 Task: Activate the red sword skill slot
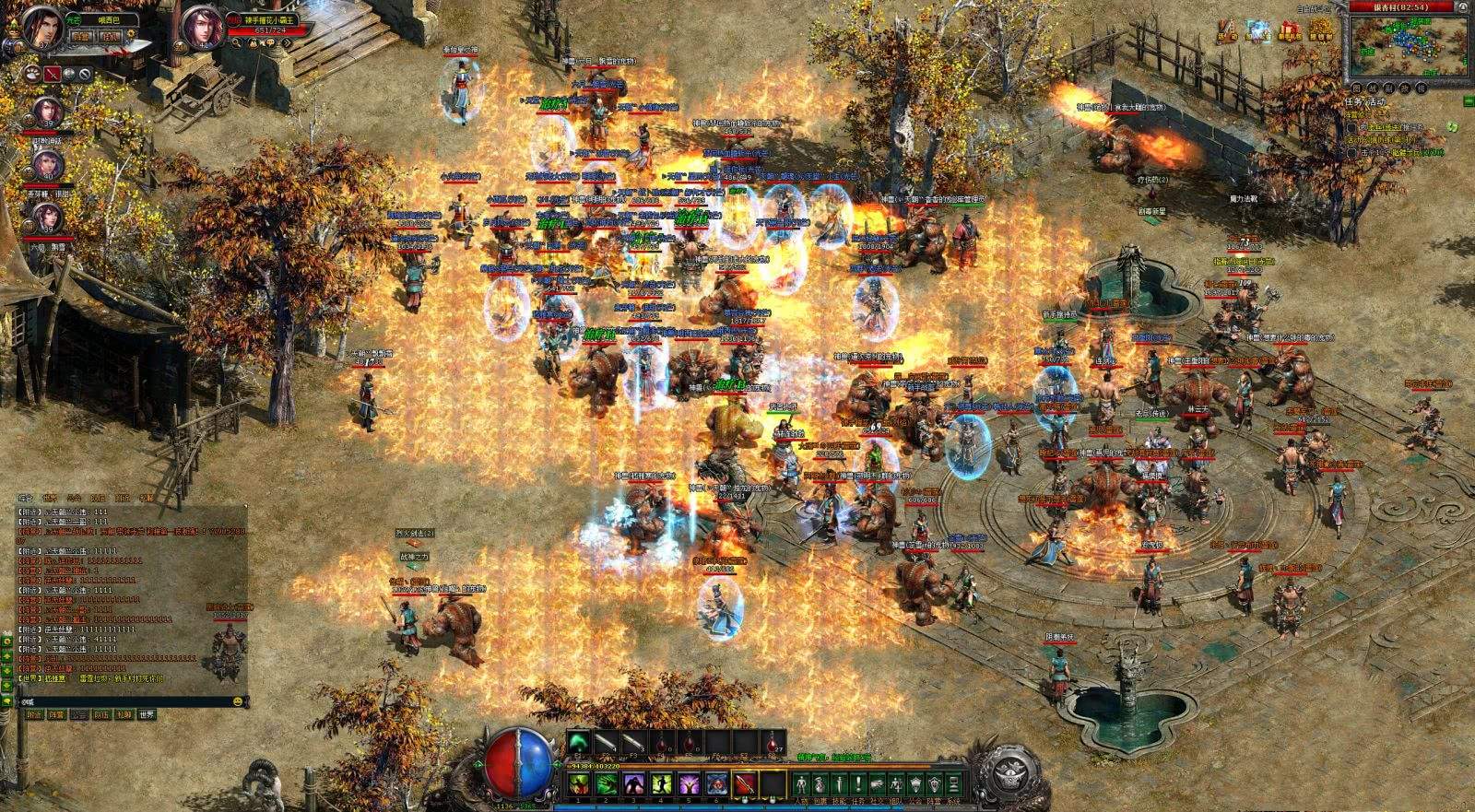(x=745, y=784)
